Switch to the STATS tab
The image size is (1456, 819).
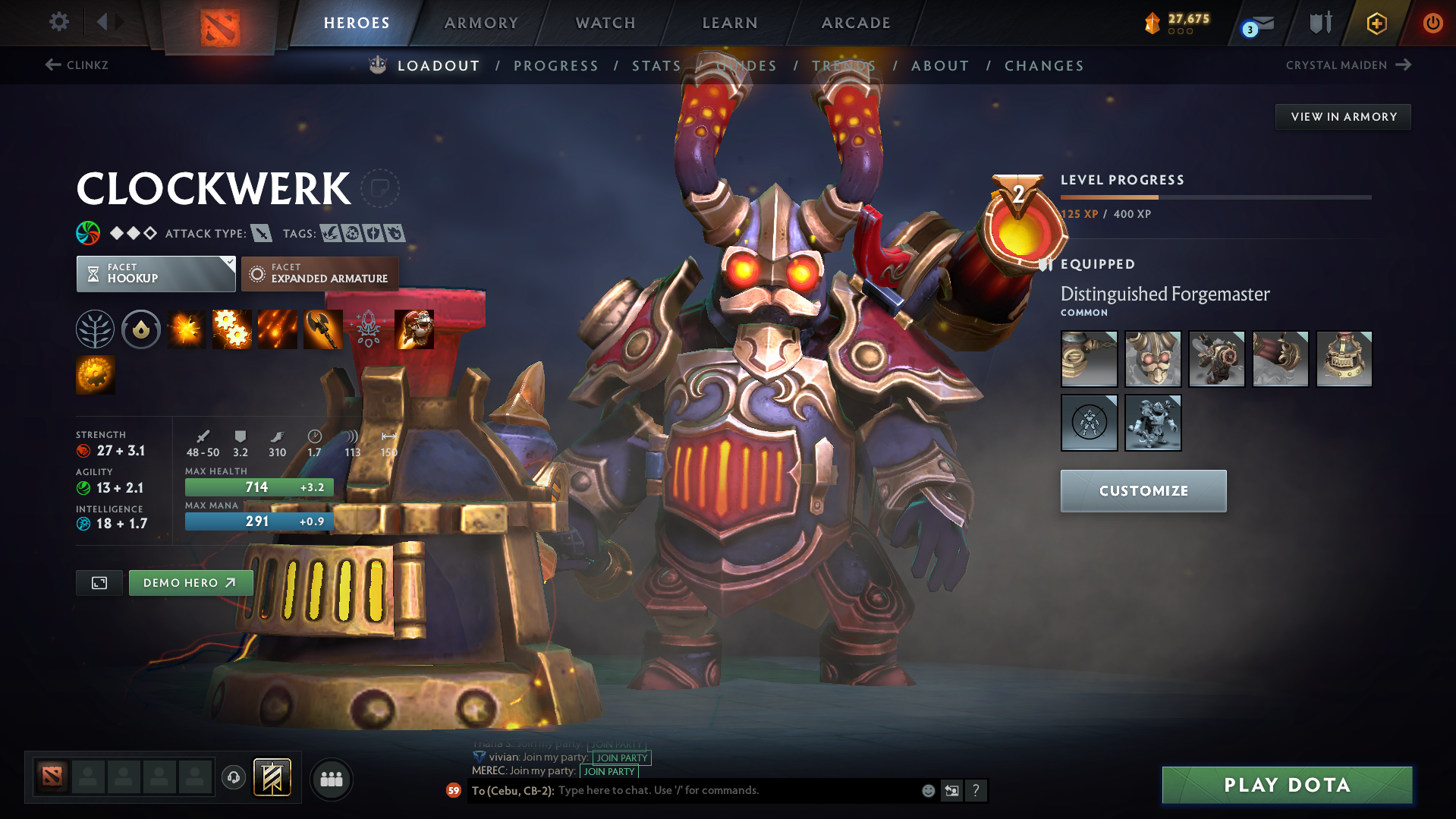click(x=656, y=66)
